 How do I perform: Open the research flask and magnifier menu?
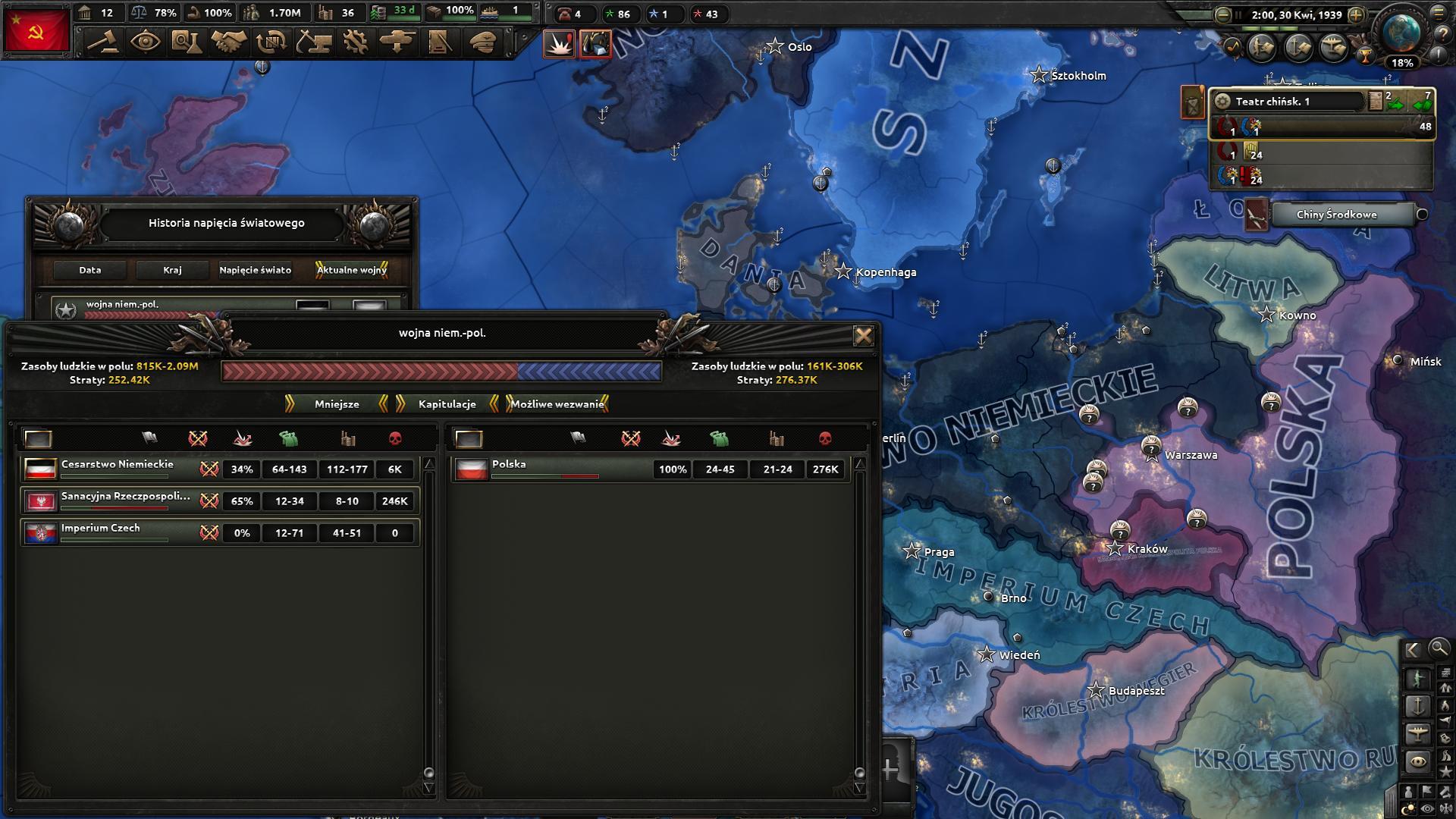tap(185, 42)
